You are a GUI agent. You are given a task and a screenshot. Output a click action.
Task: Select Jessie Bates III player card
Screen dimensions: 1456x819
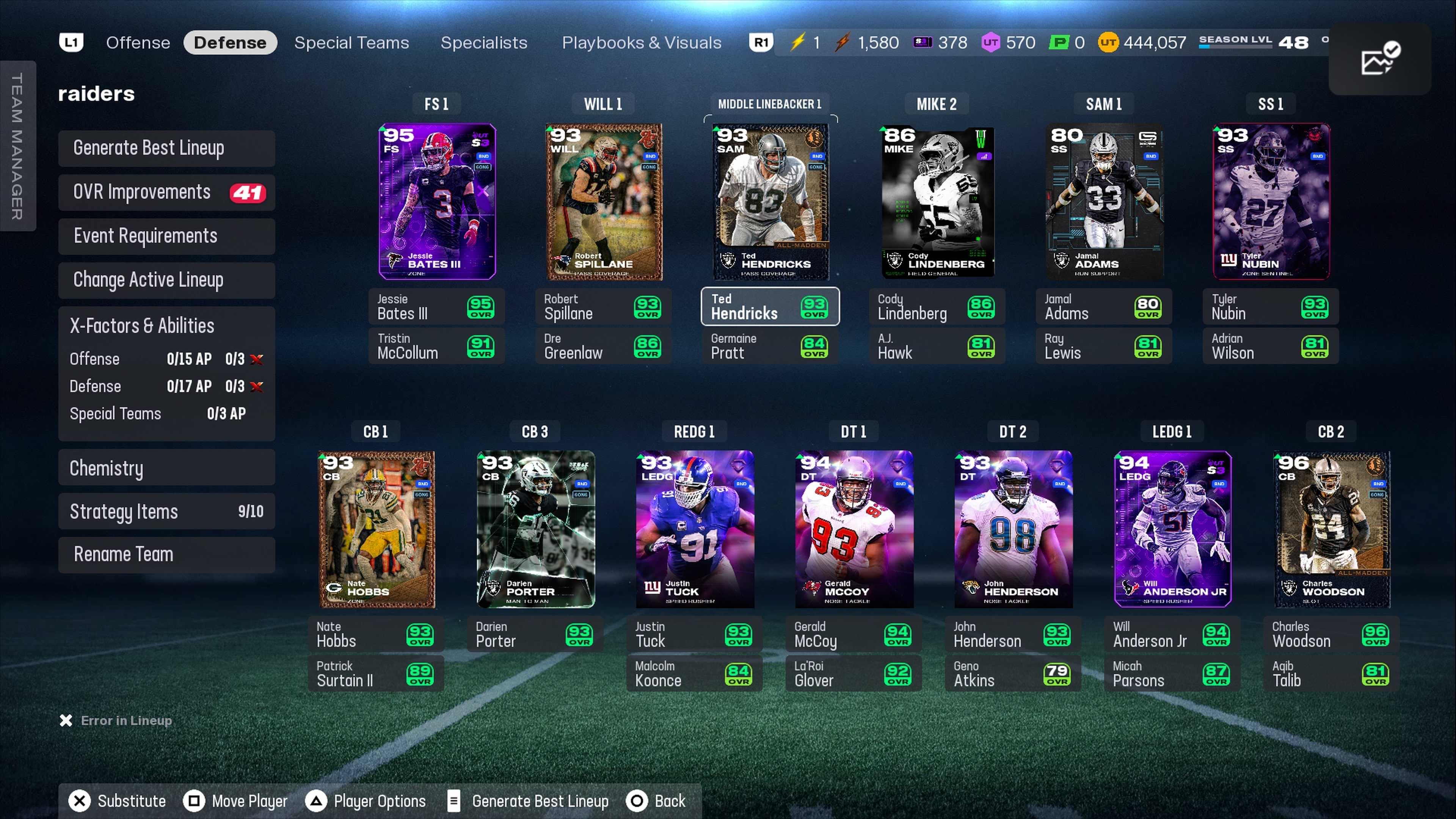[x=437, y=201]
